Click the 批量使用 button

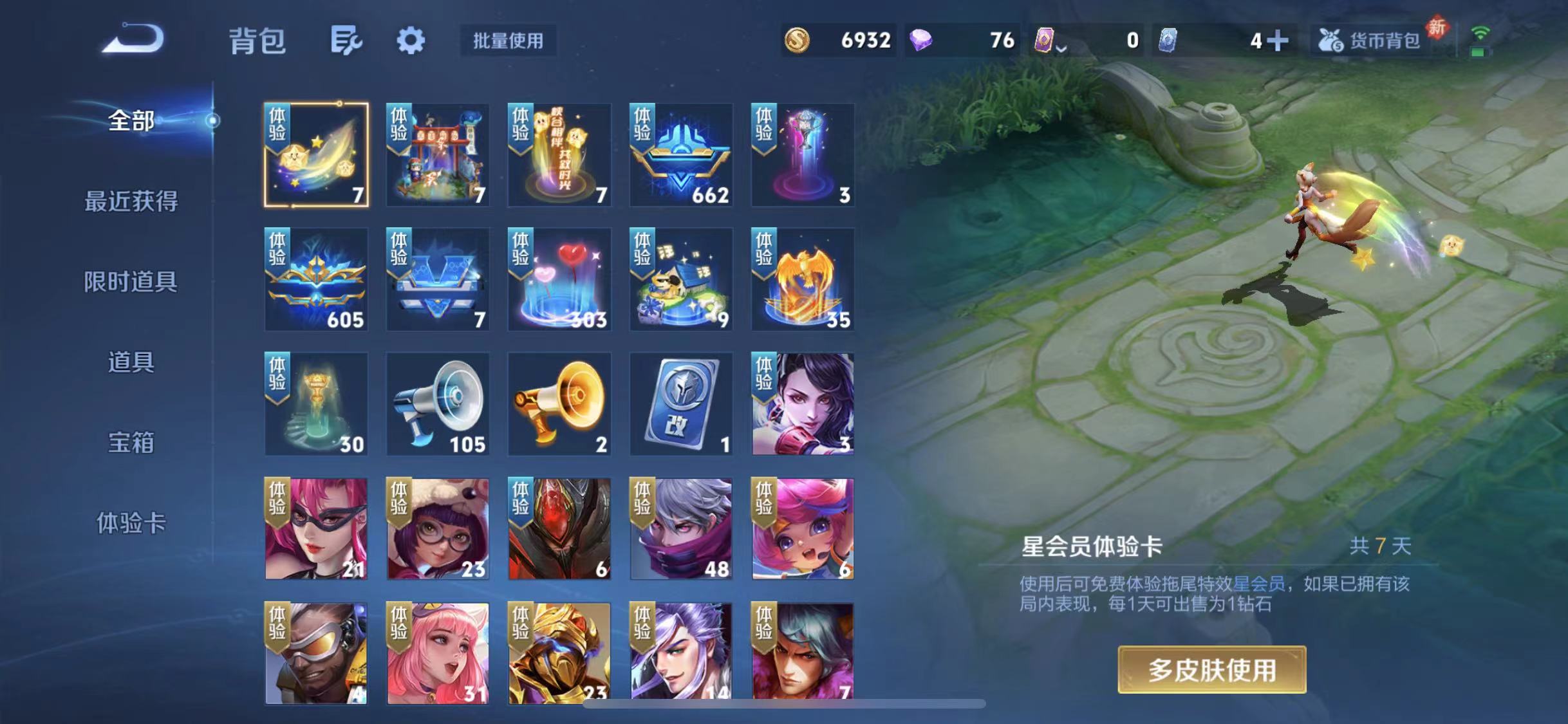coord(508,41)
